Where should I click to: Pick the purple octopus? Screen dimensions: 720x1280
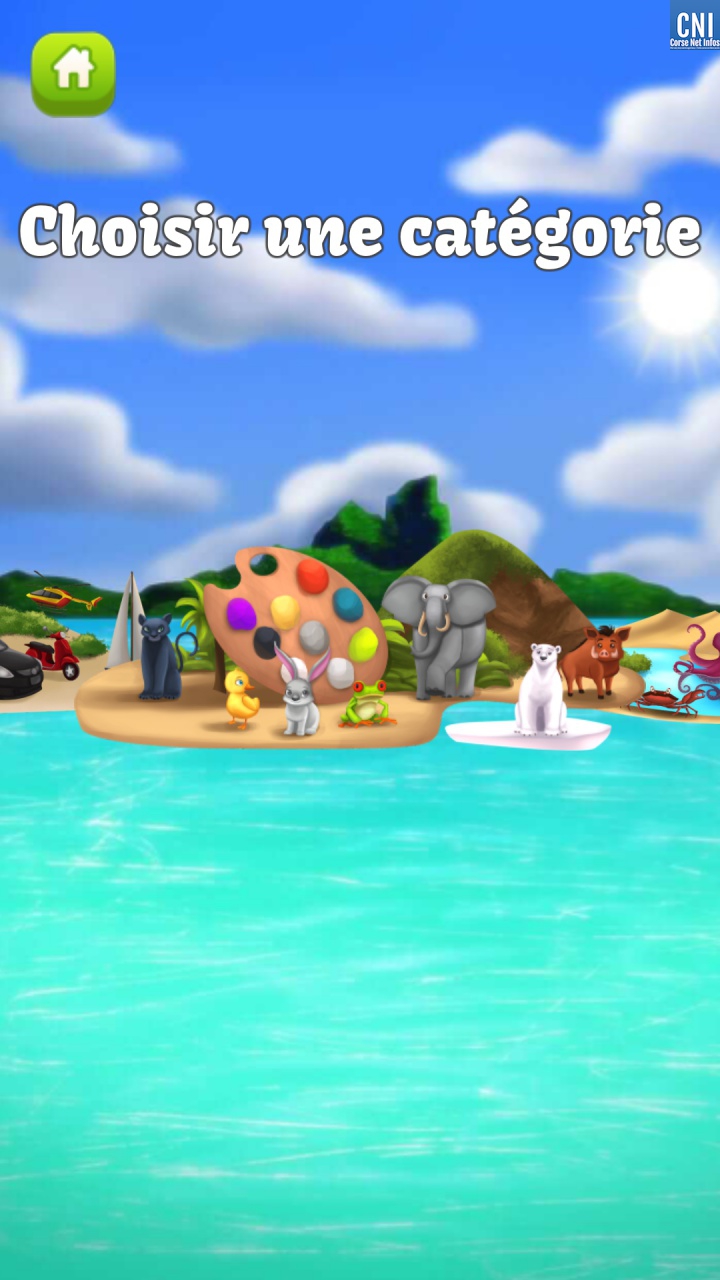pos(700,658)
